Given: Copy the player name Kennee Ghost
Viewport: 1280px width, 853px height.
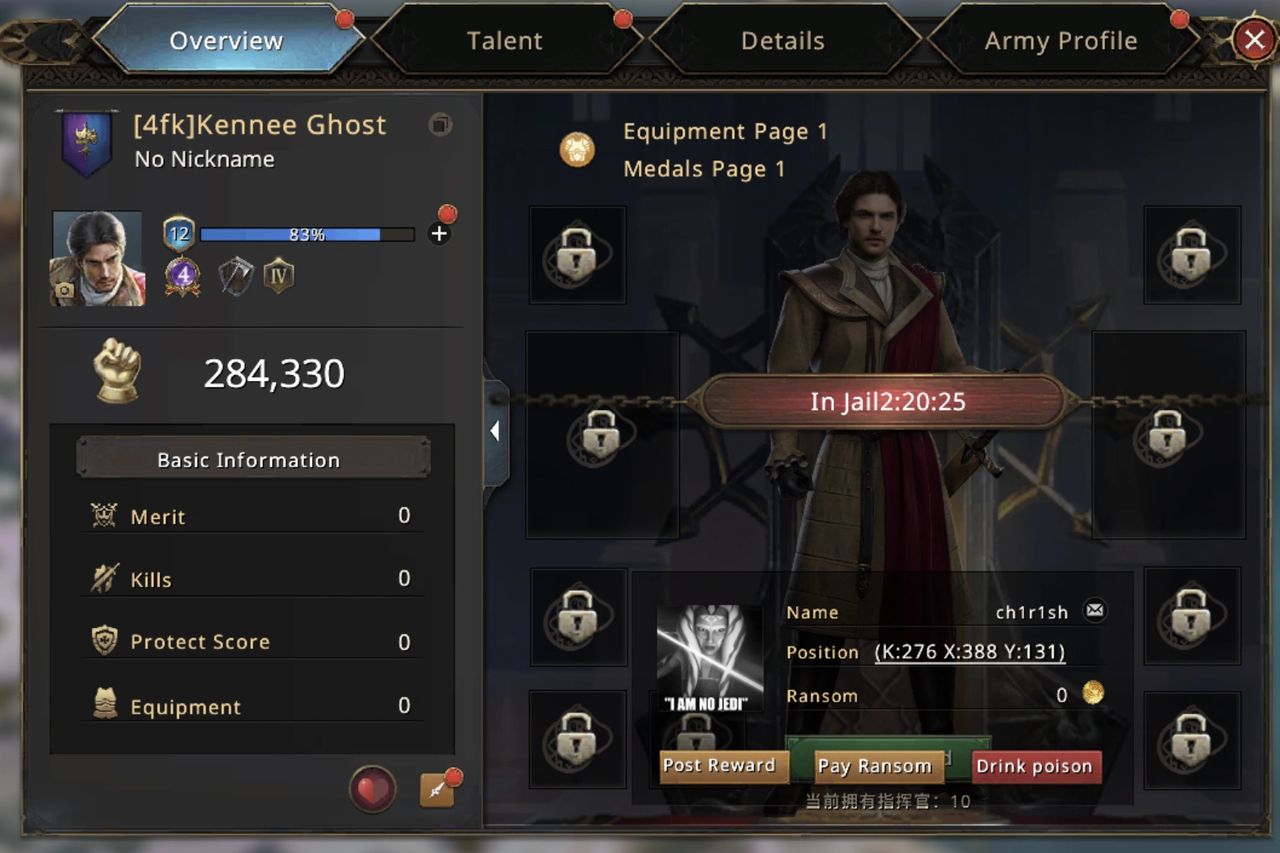Looking at the screenshot, I should 440,125.
